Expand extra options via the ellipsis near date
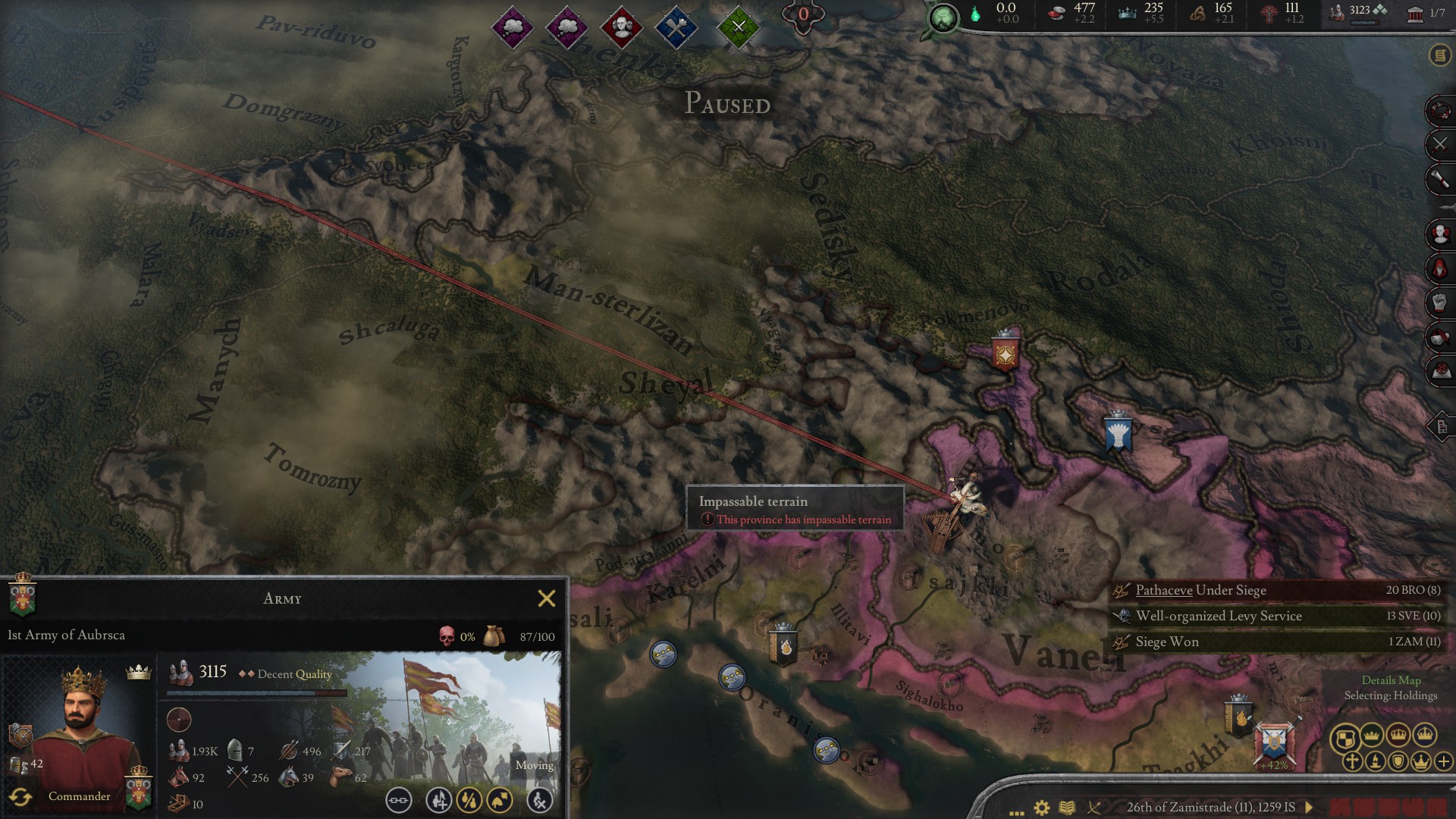This screenshot has height=819, width=1456. 1016,810
